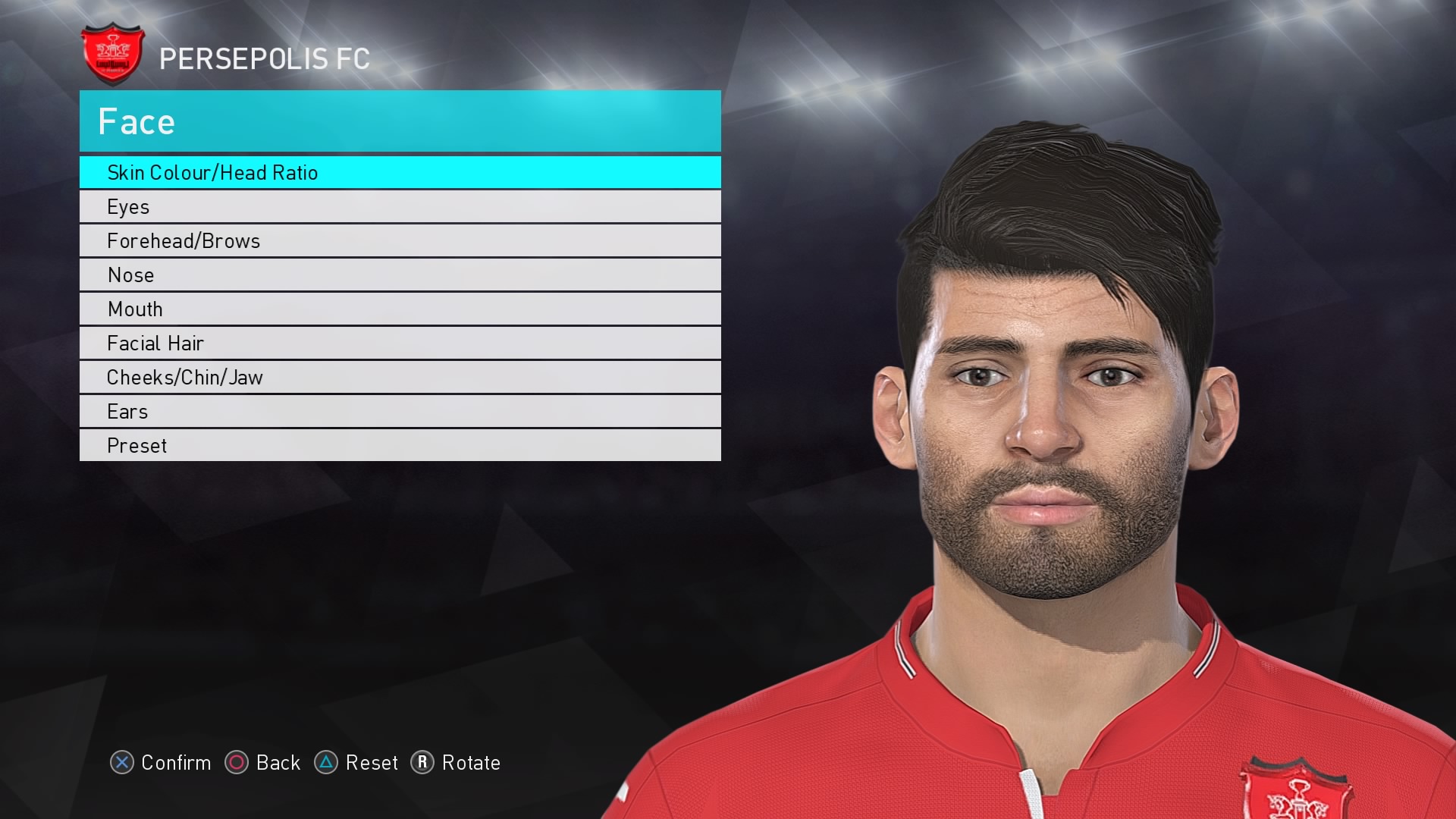Click the Back text label
The image size is (1456, 819).
click(278, 764)
